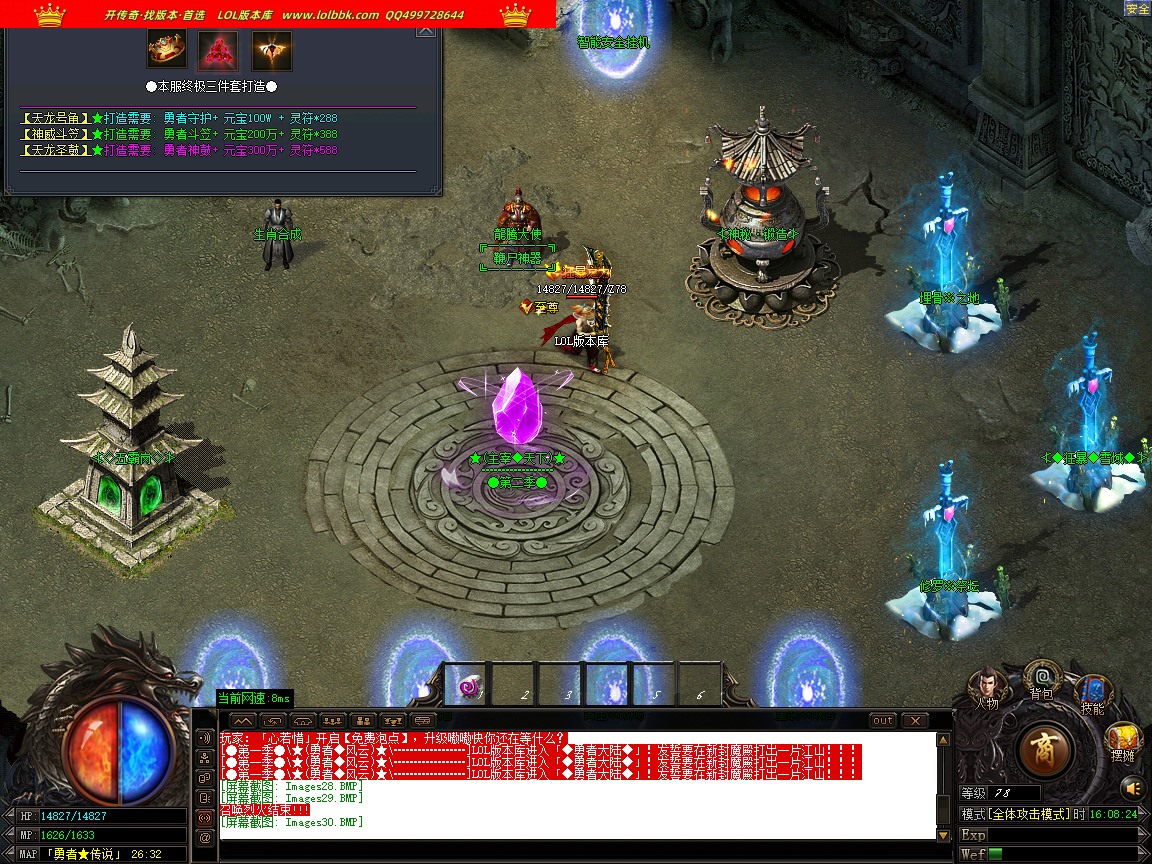The height and width of the screenshot is (864, 1152).
Task: Select the 天龙号角 forging link
Action: 56,118
